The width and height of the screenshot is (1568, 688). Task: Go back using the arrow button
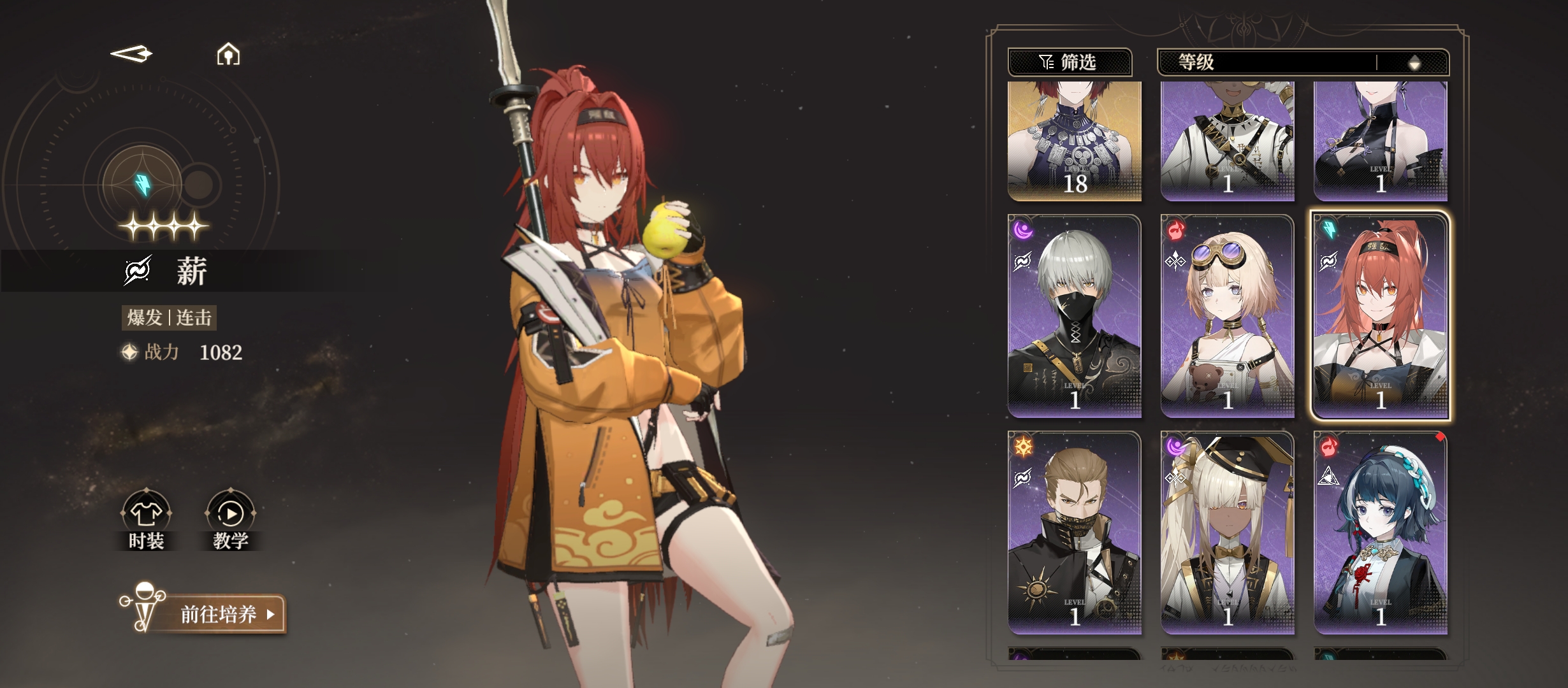click(131, 54)
